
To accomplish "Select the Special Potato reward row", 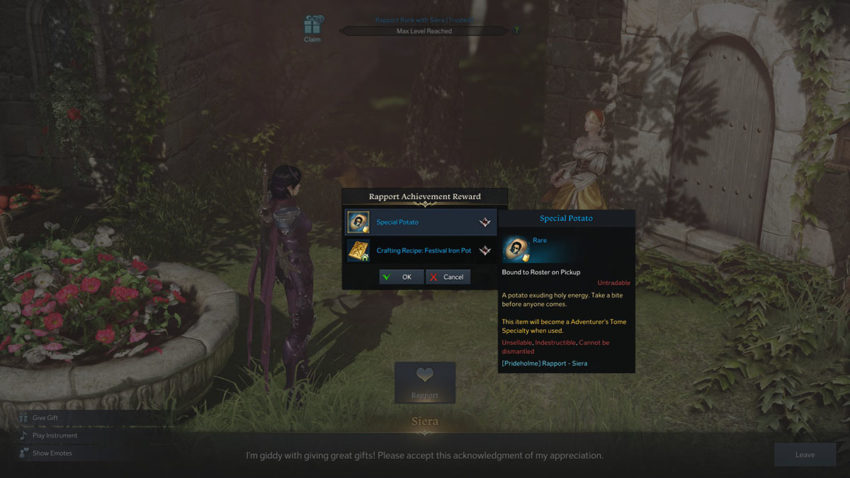I will (x=420, y=222).
